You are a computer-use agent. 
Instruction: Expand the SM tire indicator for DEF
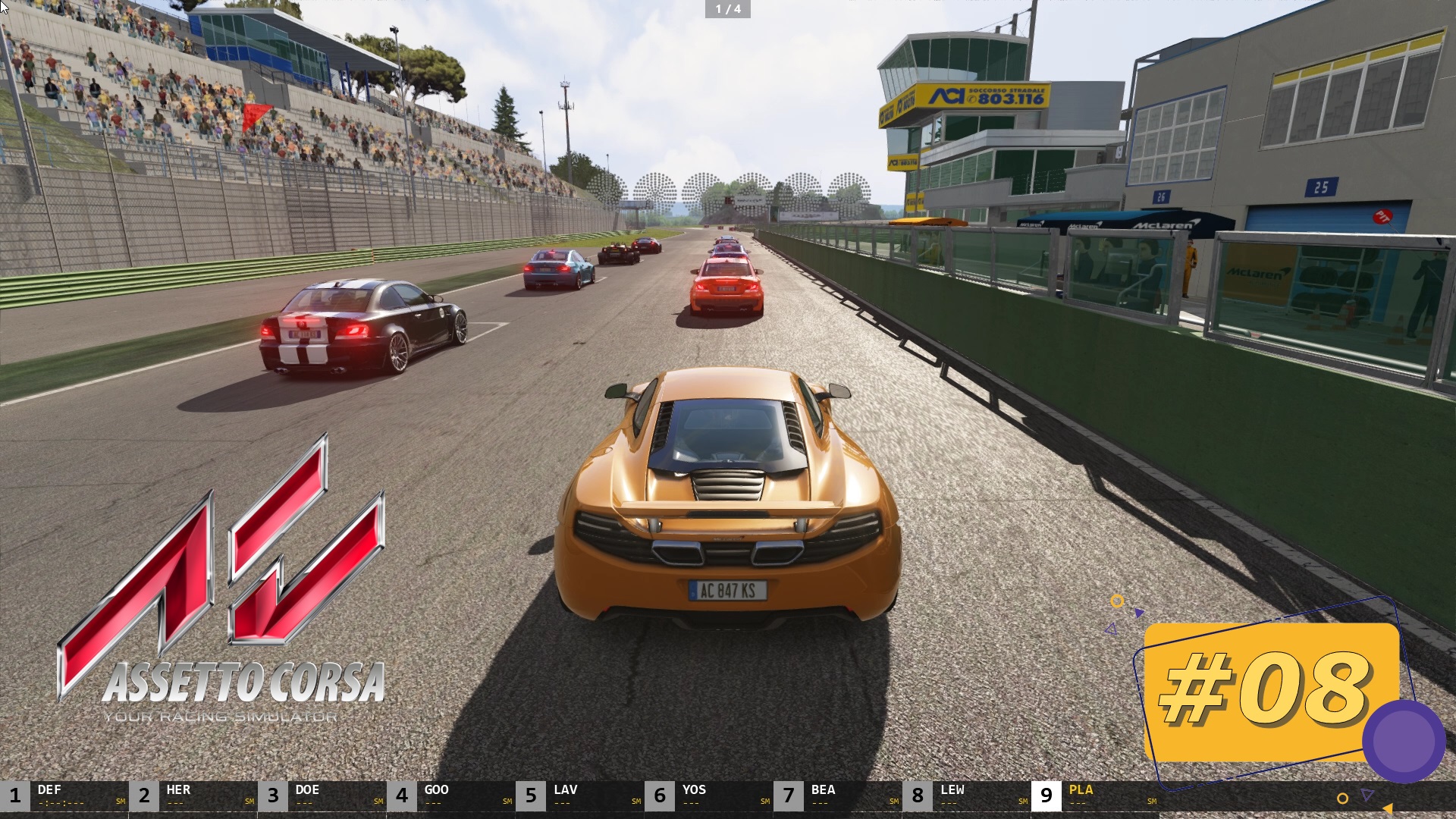(x=119, y=800)
